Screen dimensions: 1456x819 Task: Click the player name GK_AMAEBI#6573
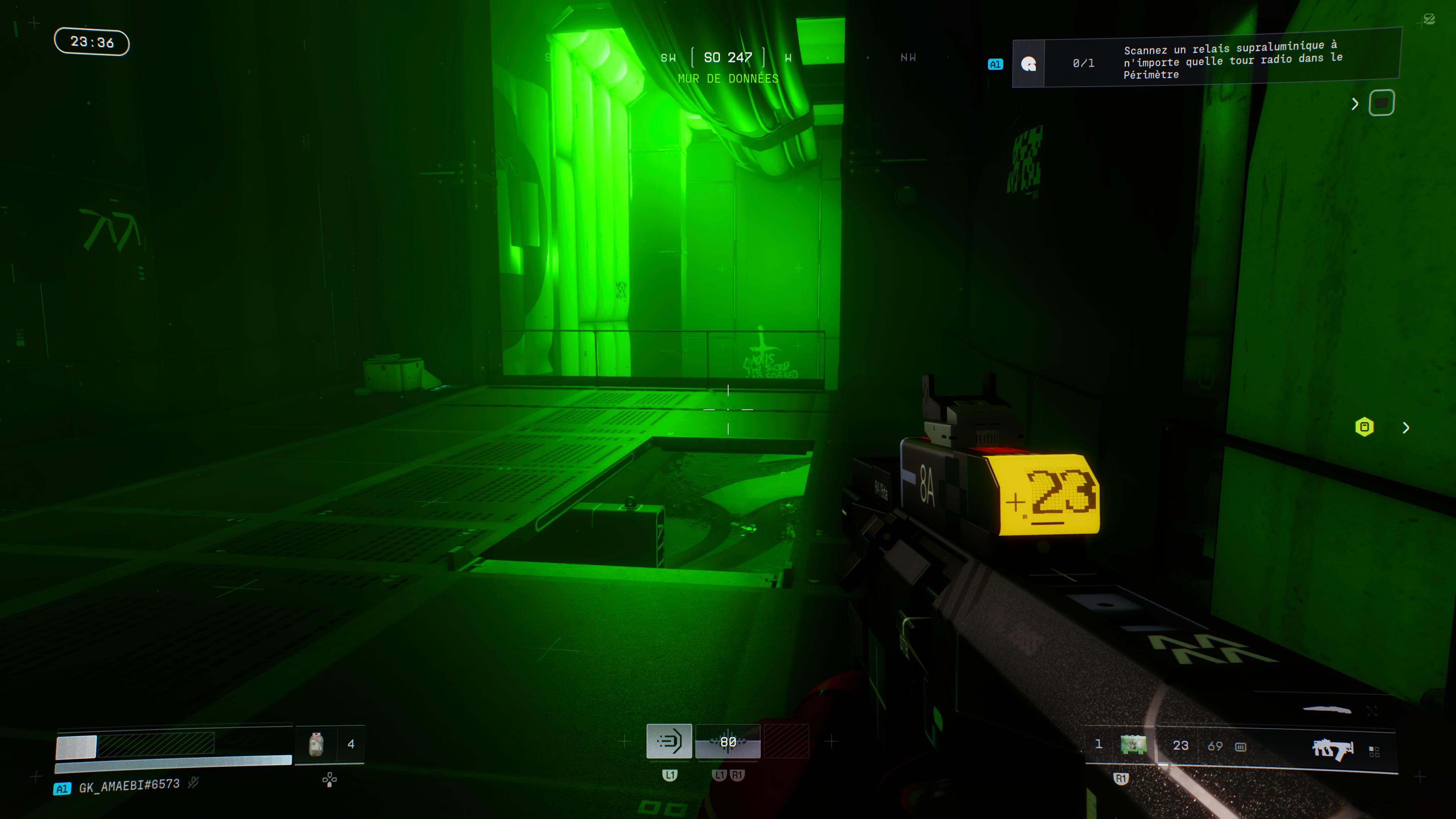(129, 786)
